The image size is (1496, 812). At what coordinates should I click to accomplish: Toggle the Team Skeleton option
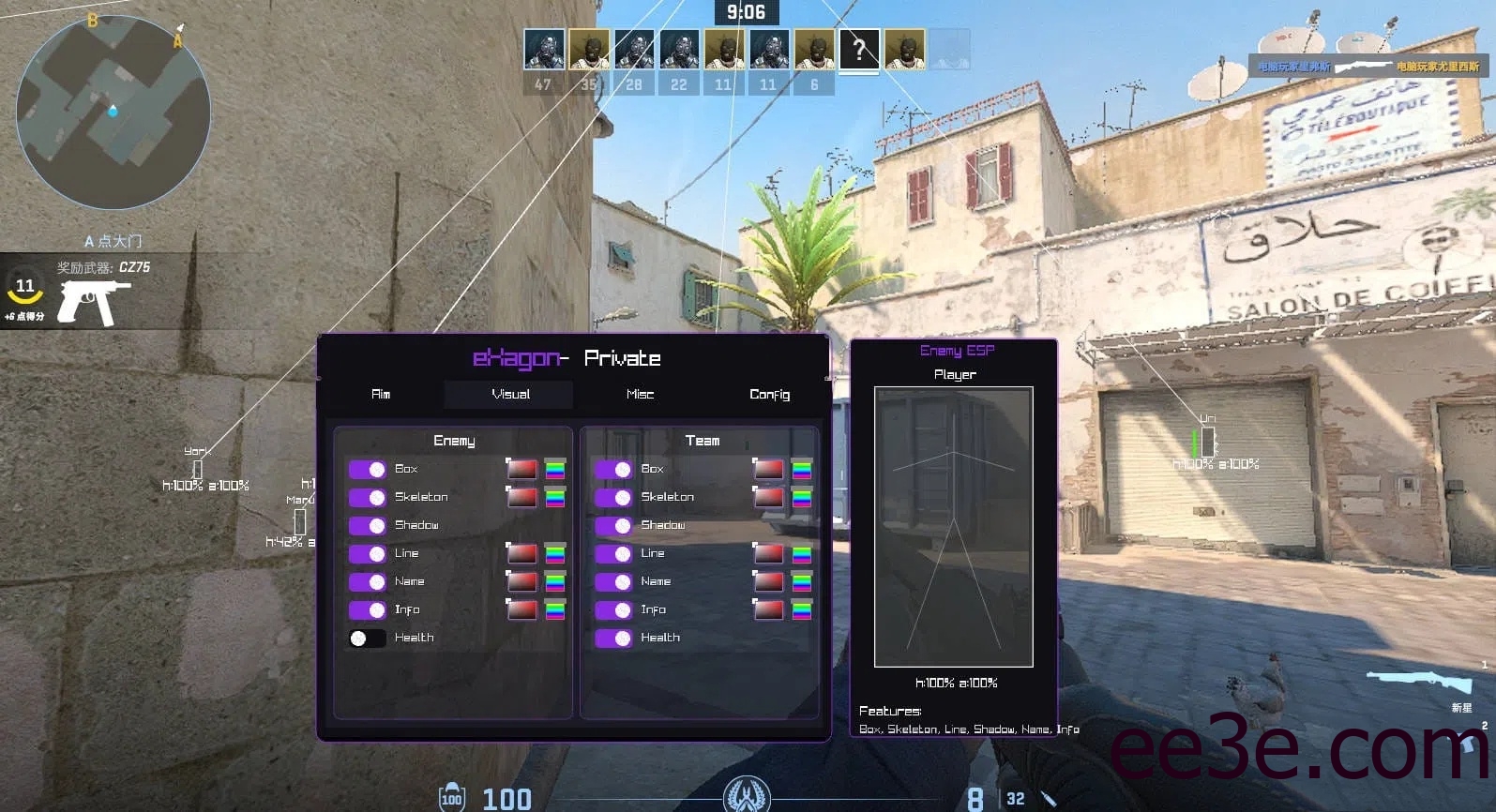[613, 497]
